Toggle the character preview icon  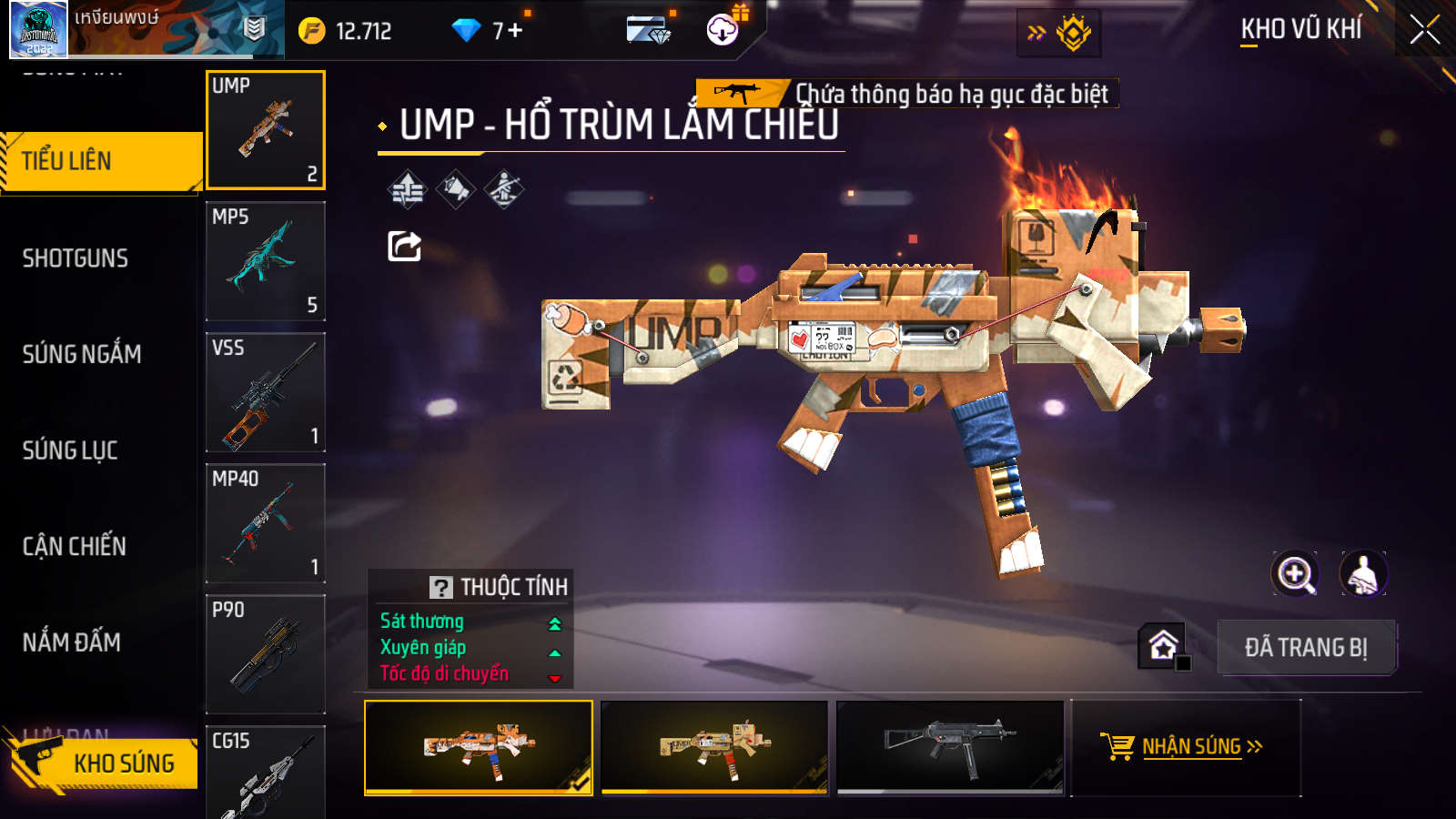coord(1362,574)
